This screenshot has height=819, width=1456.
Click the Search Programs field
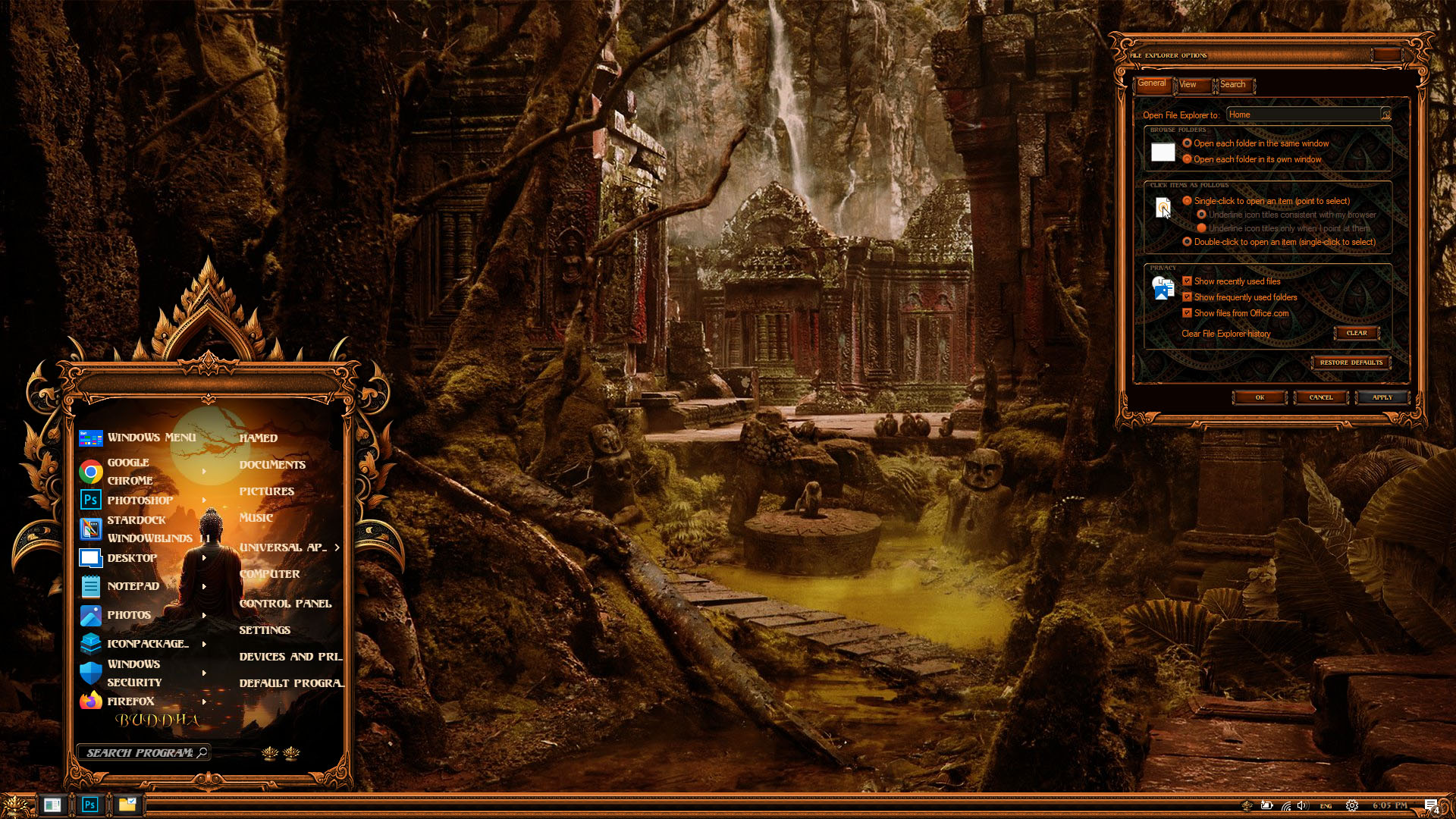tap(140, 753)
